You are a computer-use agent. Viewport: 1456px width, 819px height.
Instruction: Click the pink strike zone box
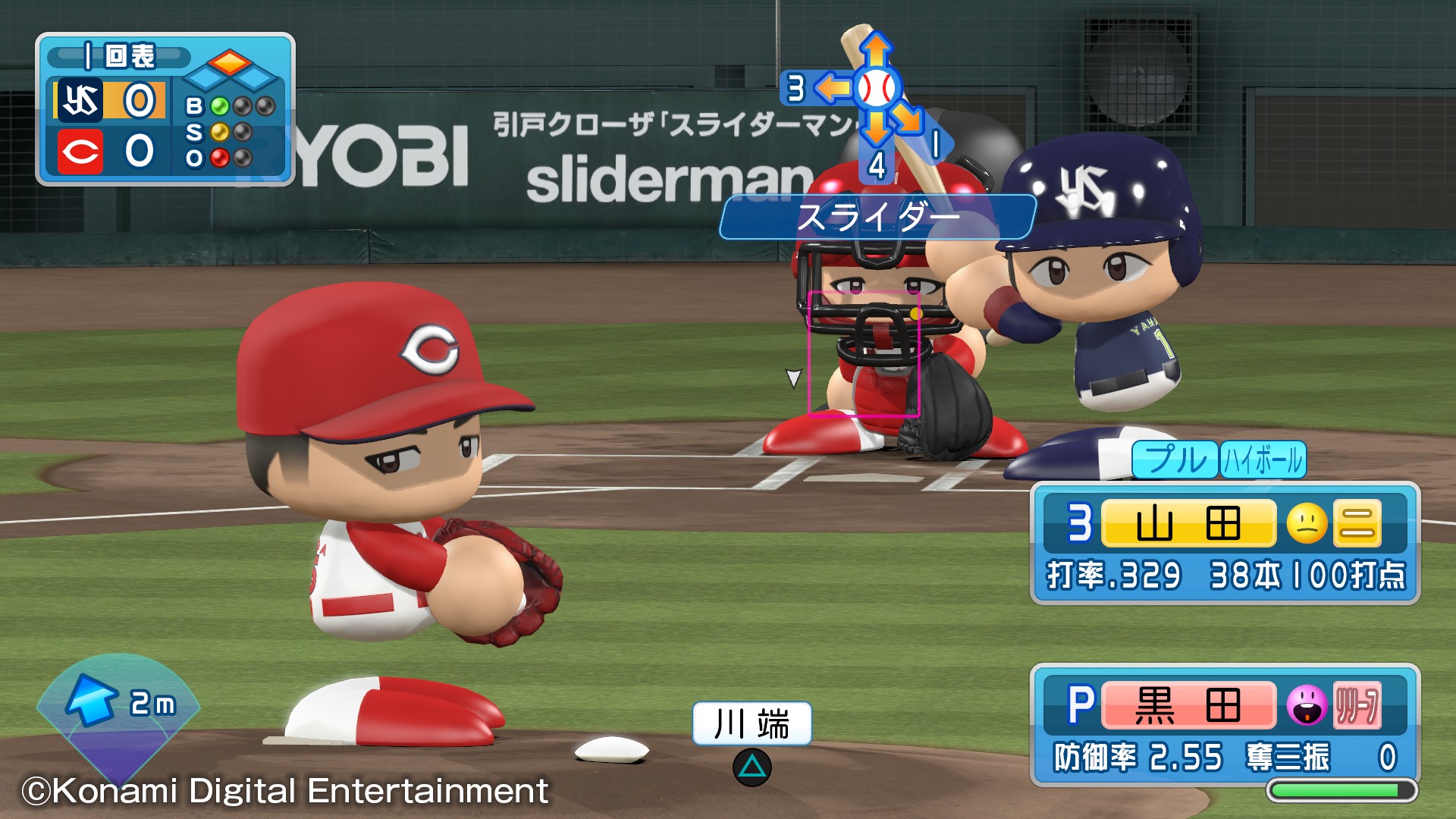[864, 353]
